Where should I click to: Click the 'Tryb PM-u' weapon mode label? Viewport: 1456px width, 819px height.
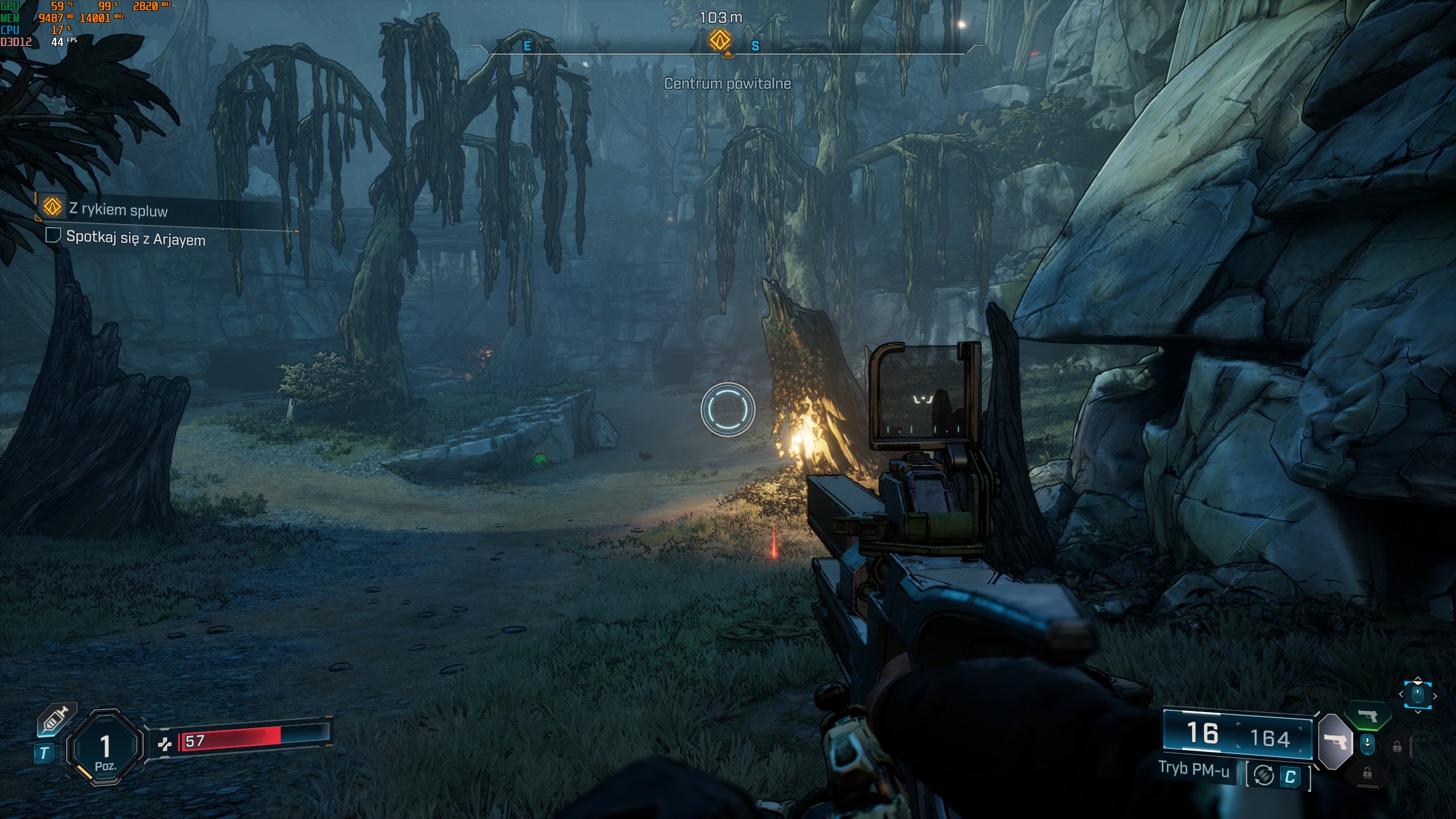1194,769
